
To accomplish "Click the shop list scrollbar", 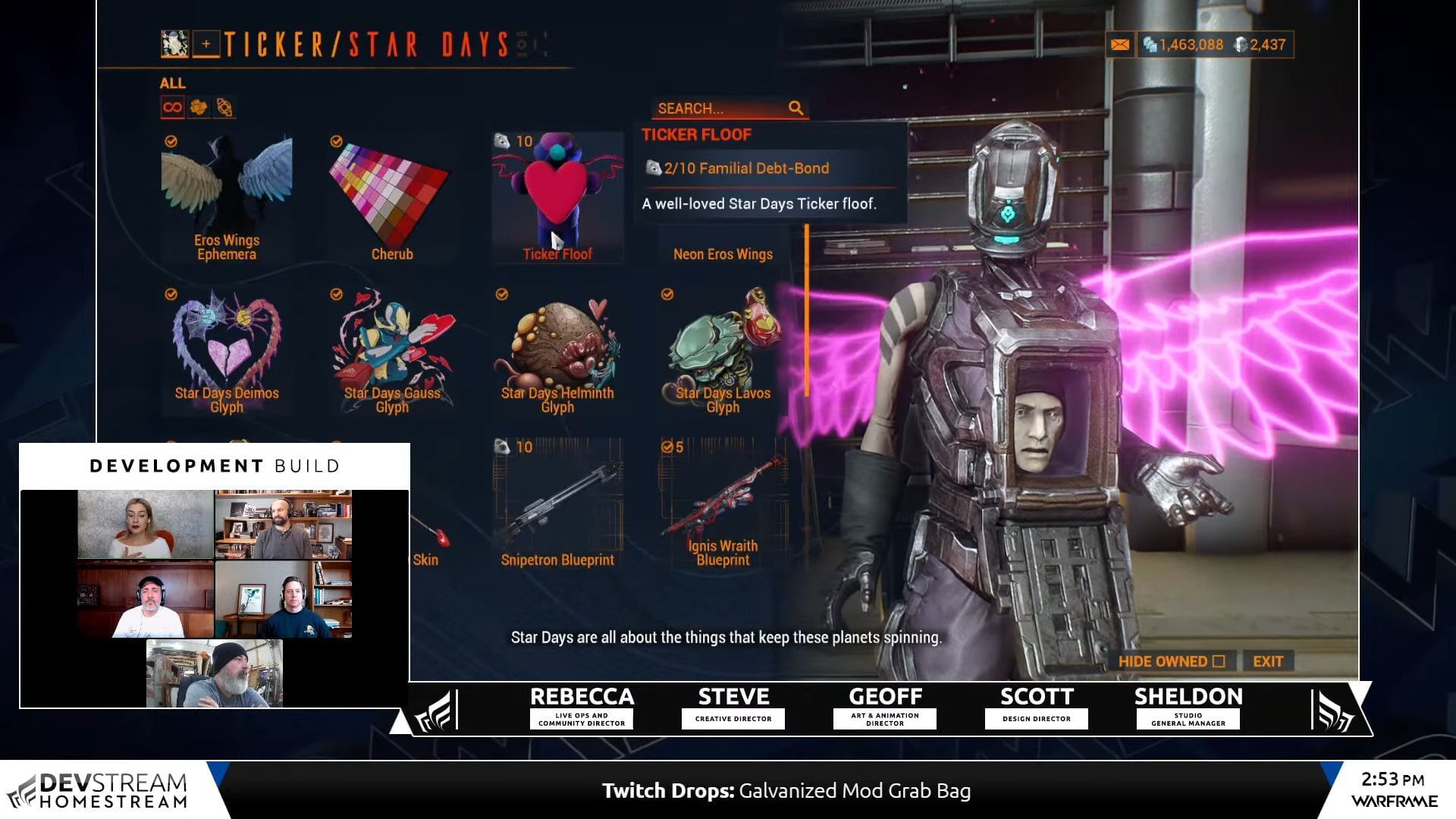I will pos(806,311).
